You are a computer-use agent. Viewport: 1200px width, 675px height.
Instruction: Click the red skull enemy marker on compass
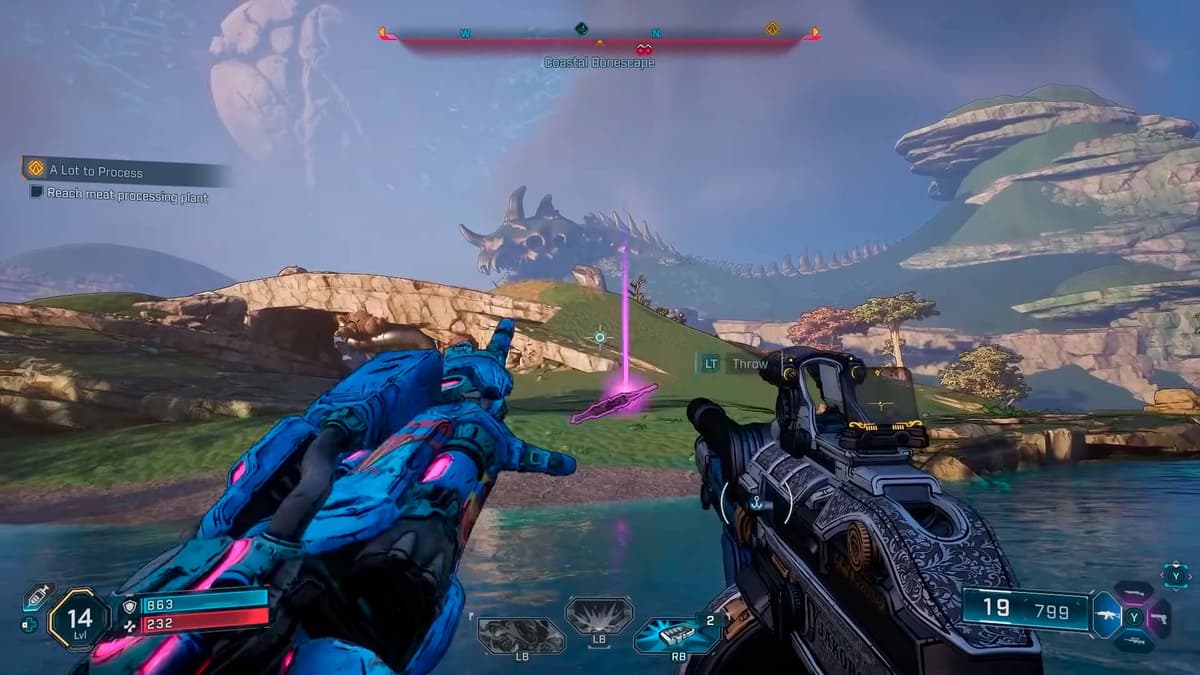643,48
